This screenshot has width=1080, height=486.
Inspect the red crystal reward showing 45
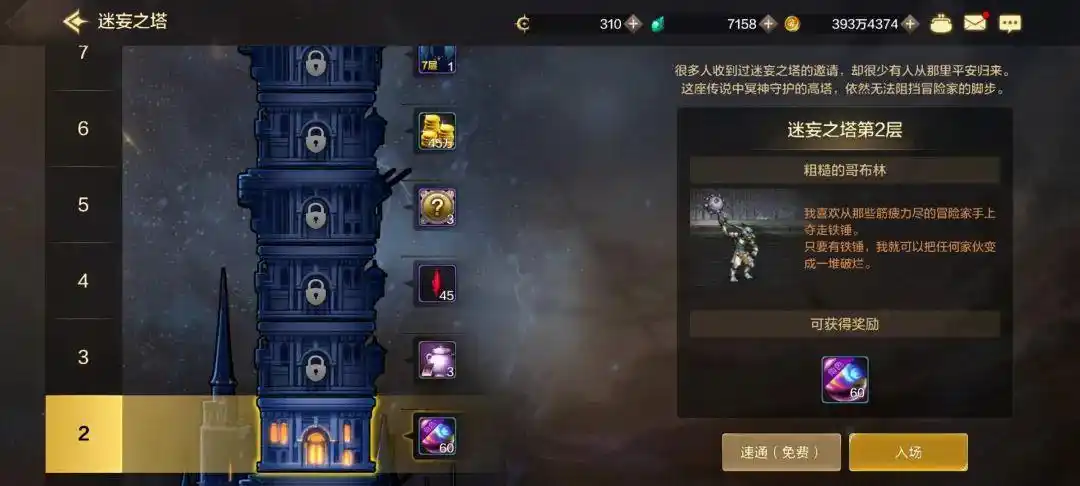click(437, 283)
